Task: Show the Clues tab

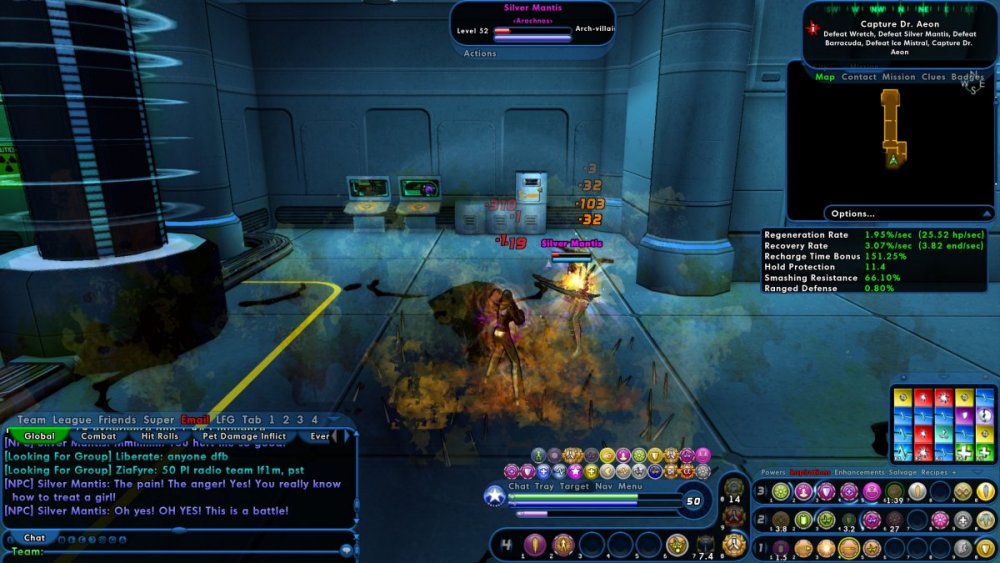Action: coord(933,77)
